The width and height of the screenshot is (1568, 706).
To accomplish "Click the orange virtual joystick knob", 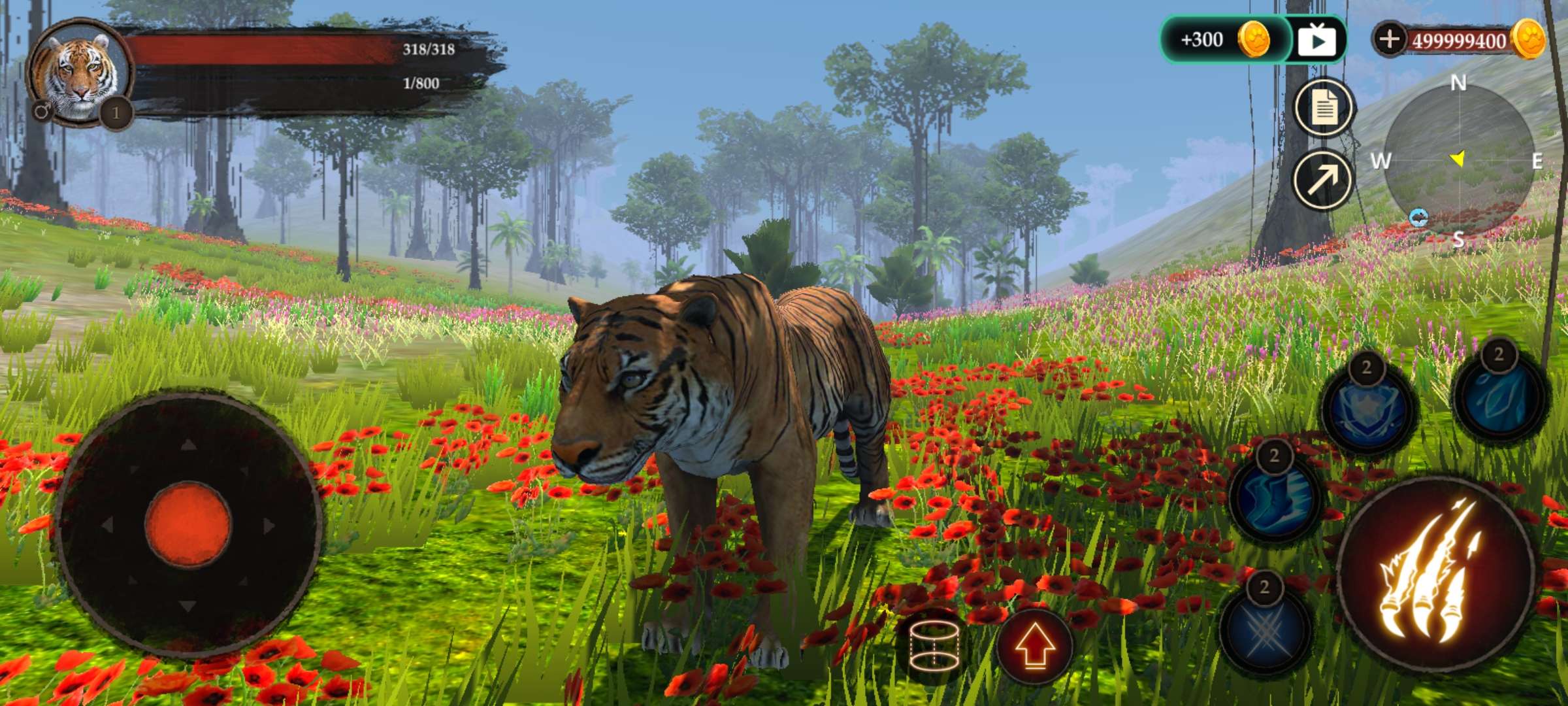I will (188, 524).
